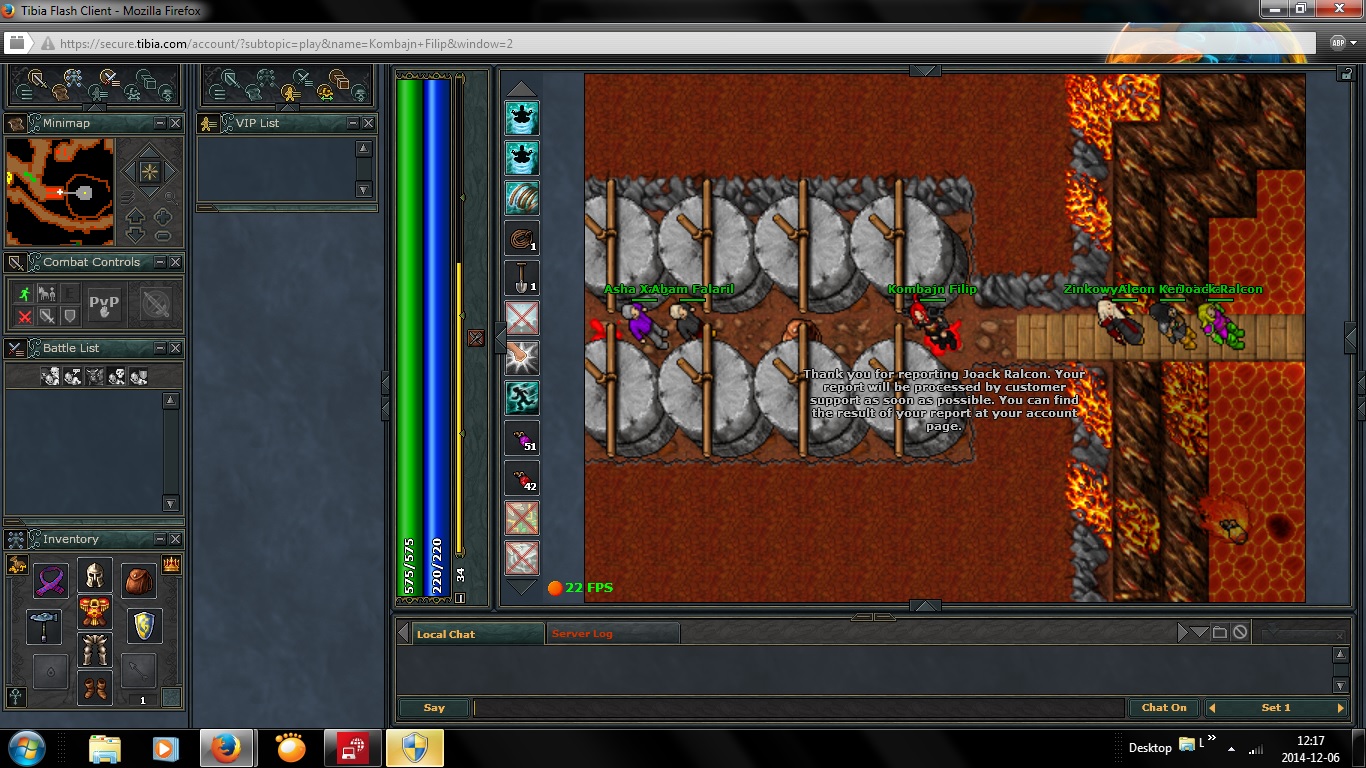Image resolution: width=1366 pixels, height=768 pixels.
Task: Close the Battle List panel
Action: (175, 348)
